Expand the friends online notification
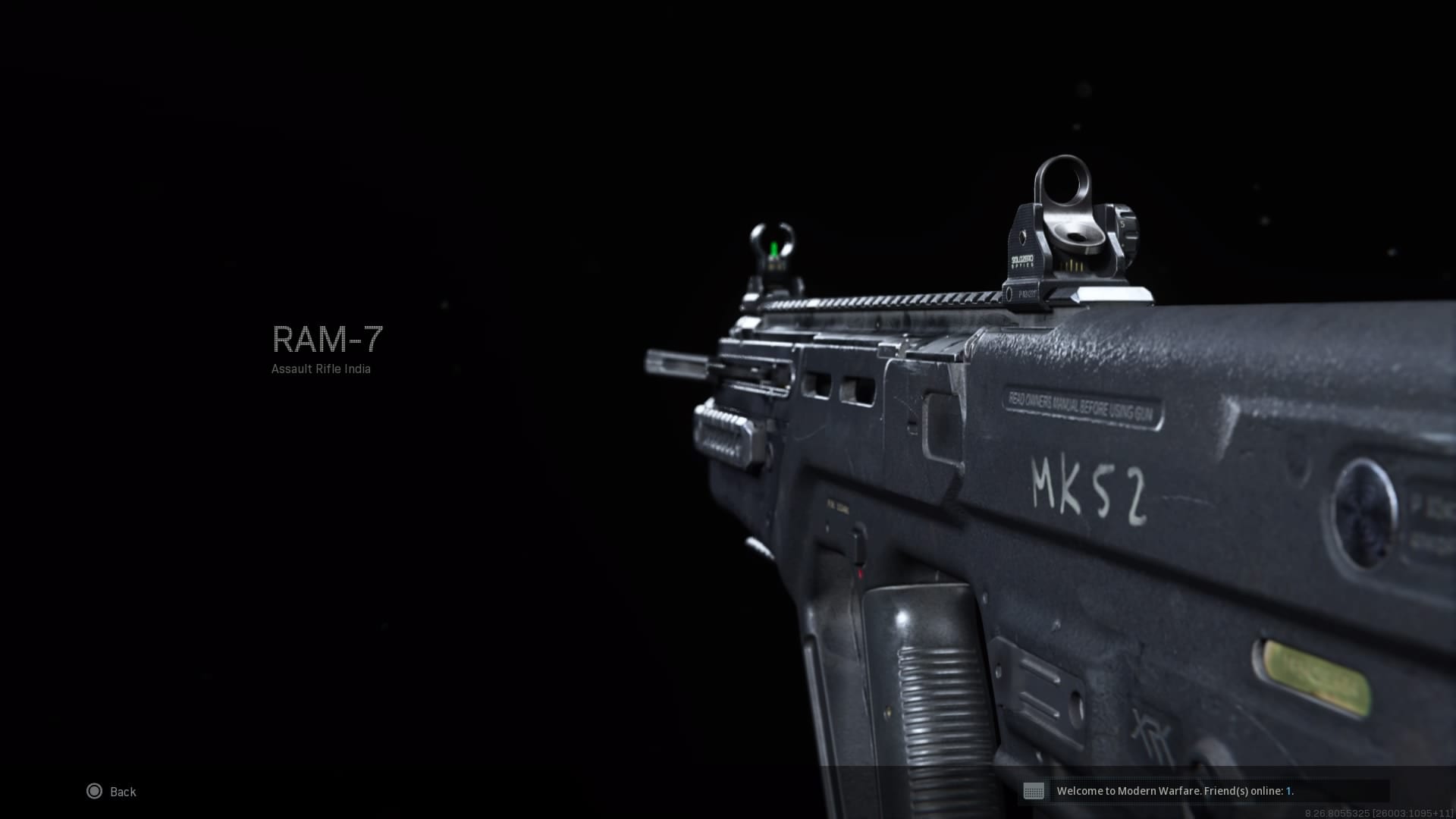The image size is (1456, 819). (x=1177, y=791)
